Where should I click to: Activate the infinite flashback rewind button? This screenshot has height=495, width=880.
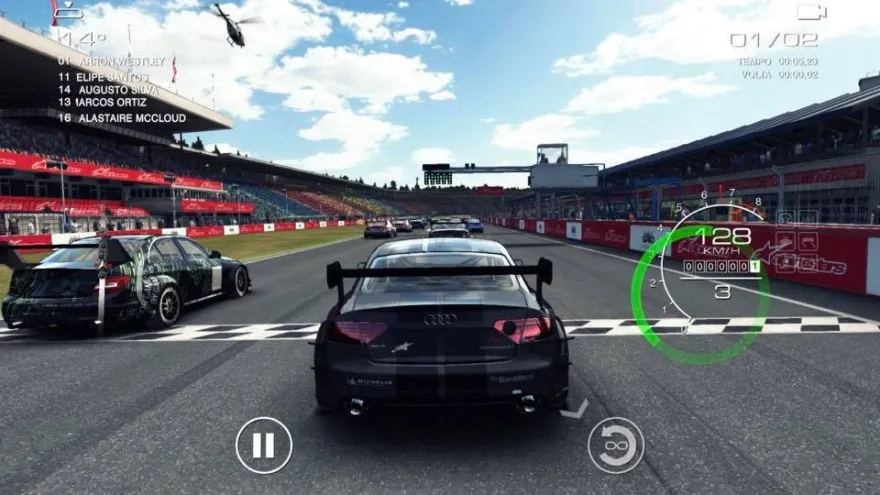(615, 445)
